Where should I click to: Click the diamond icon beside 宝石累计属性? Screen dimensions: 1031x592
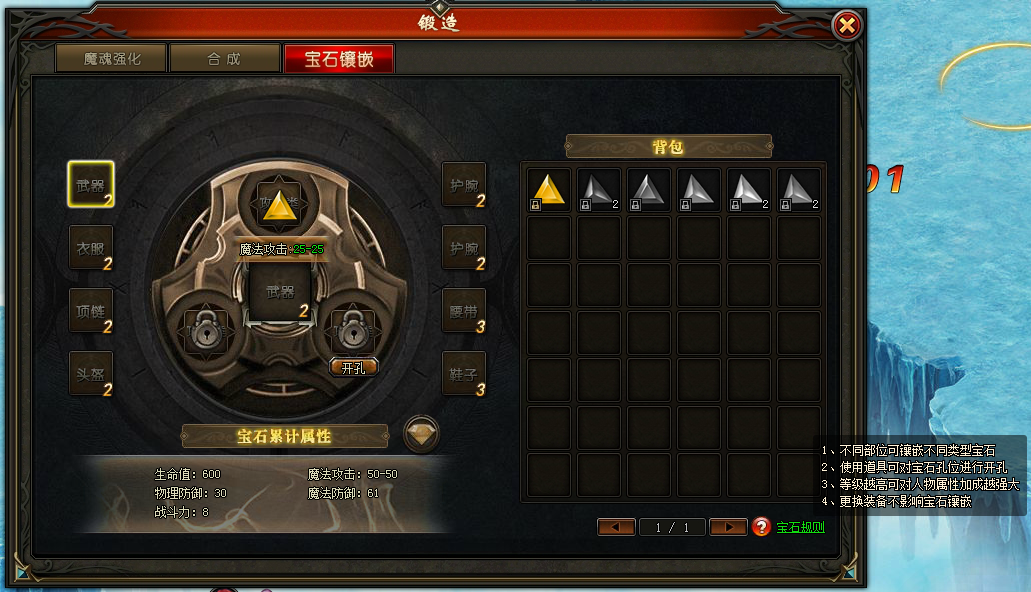pyautogui.click(x=421, y=434)
